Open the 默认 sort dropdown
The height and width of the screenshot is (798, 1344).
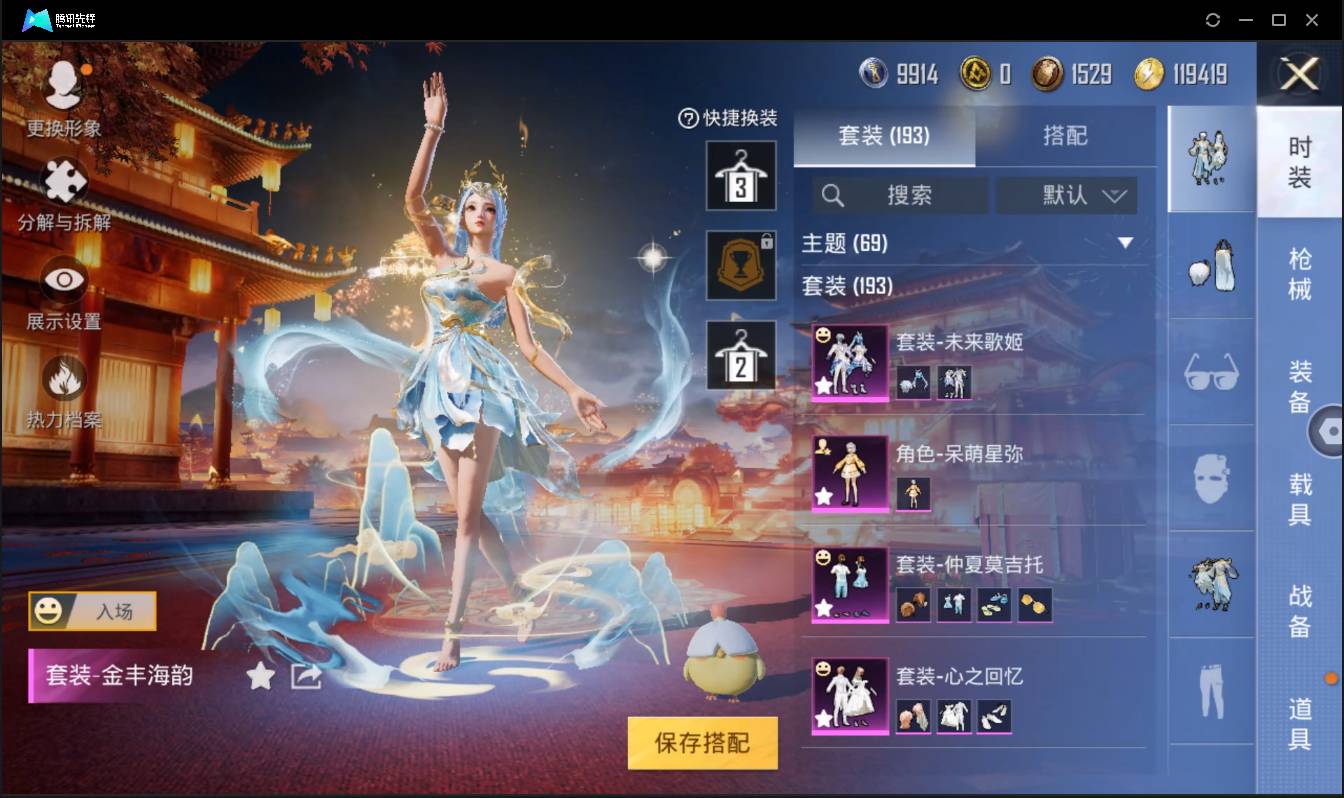(1067, 196)
